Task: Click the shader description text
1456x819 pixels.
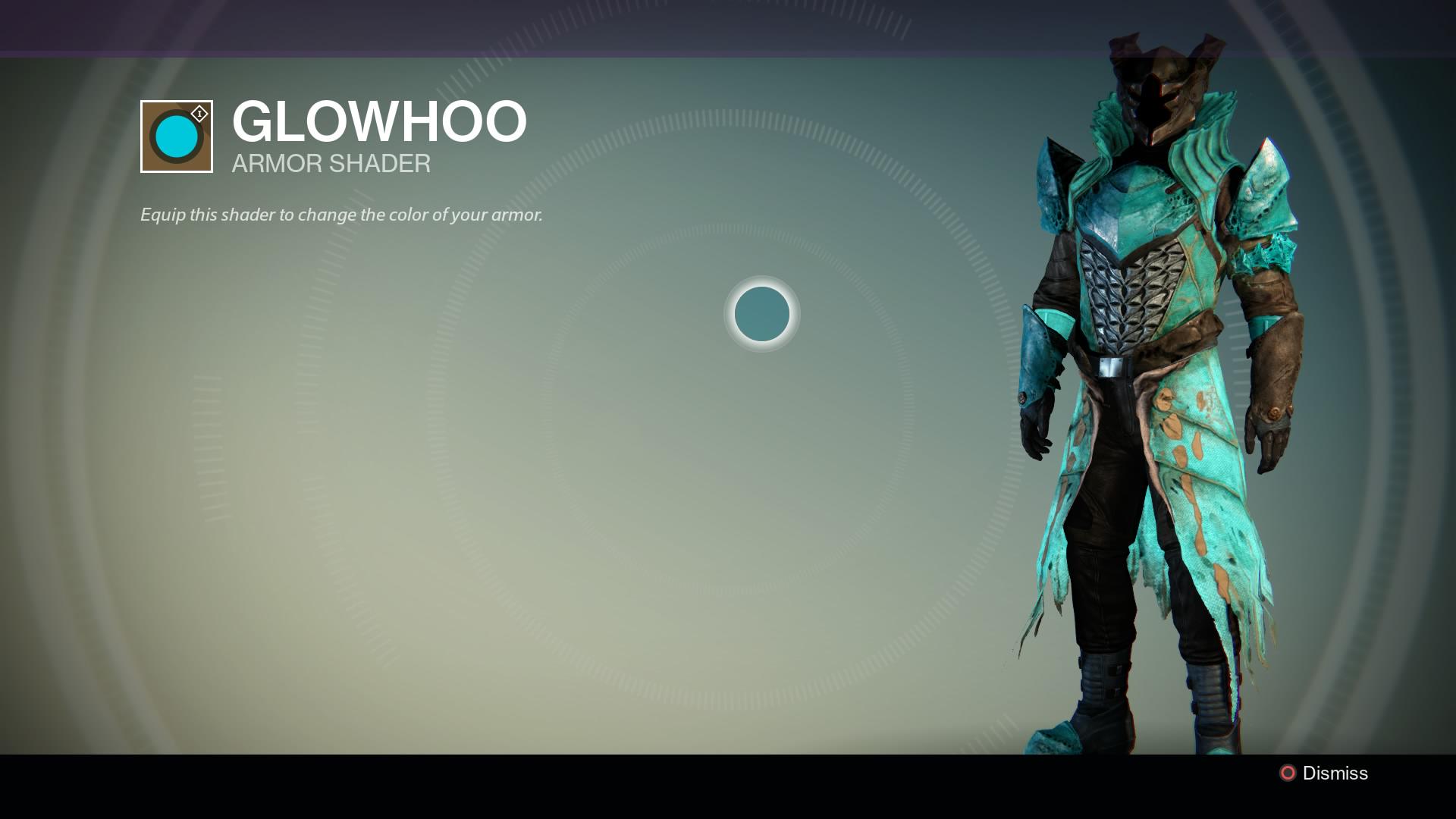Action: point(340,215)
